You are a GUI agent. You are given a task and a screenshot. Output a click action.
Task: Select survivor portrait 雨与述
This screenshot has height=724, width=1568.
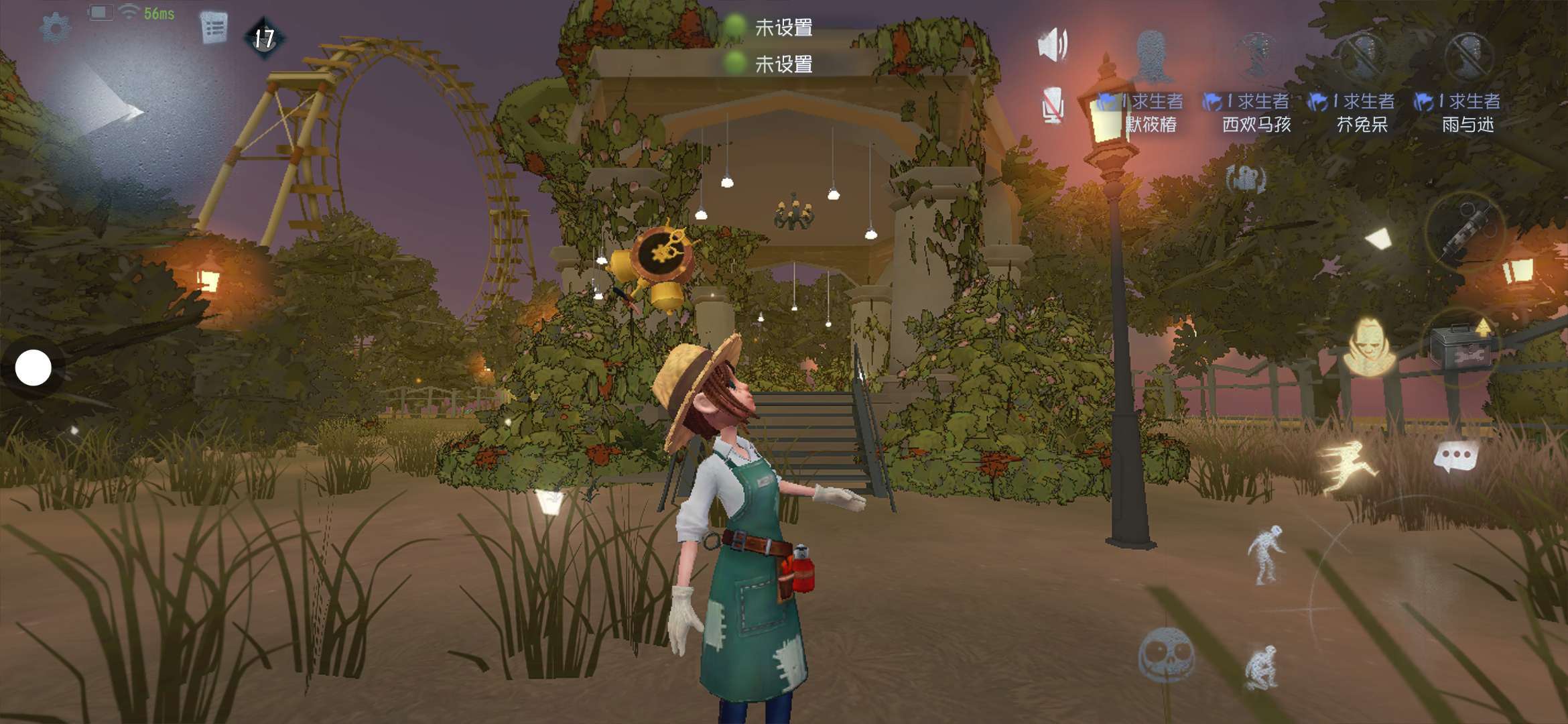point(1468,55)
